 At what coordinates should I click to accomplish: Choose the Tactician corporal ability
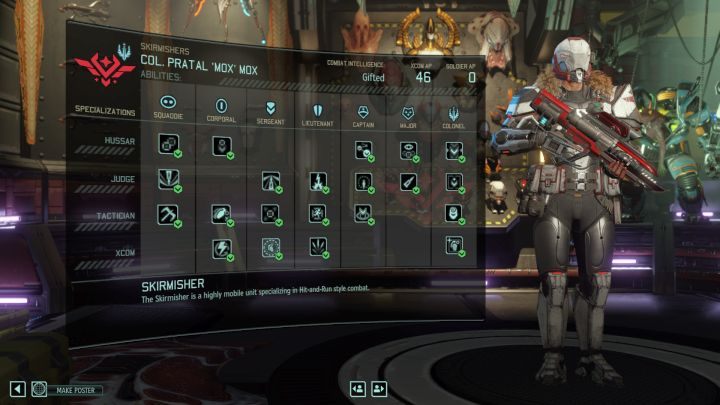(220, 213)
